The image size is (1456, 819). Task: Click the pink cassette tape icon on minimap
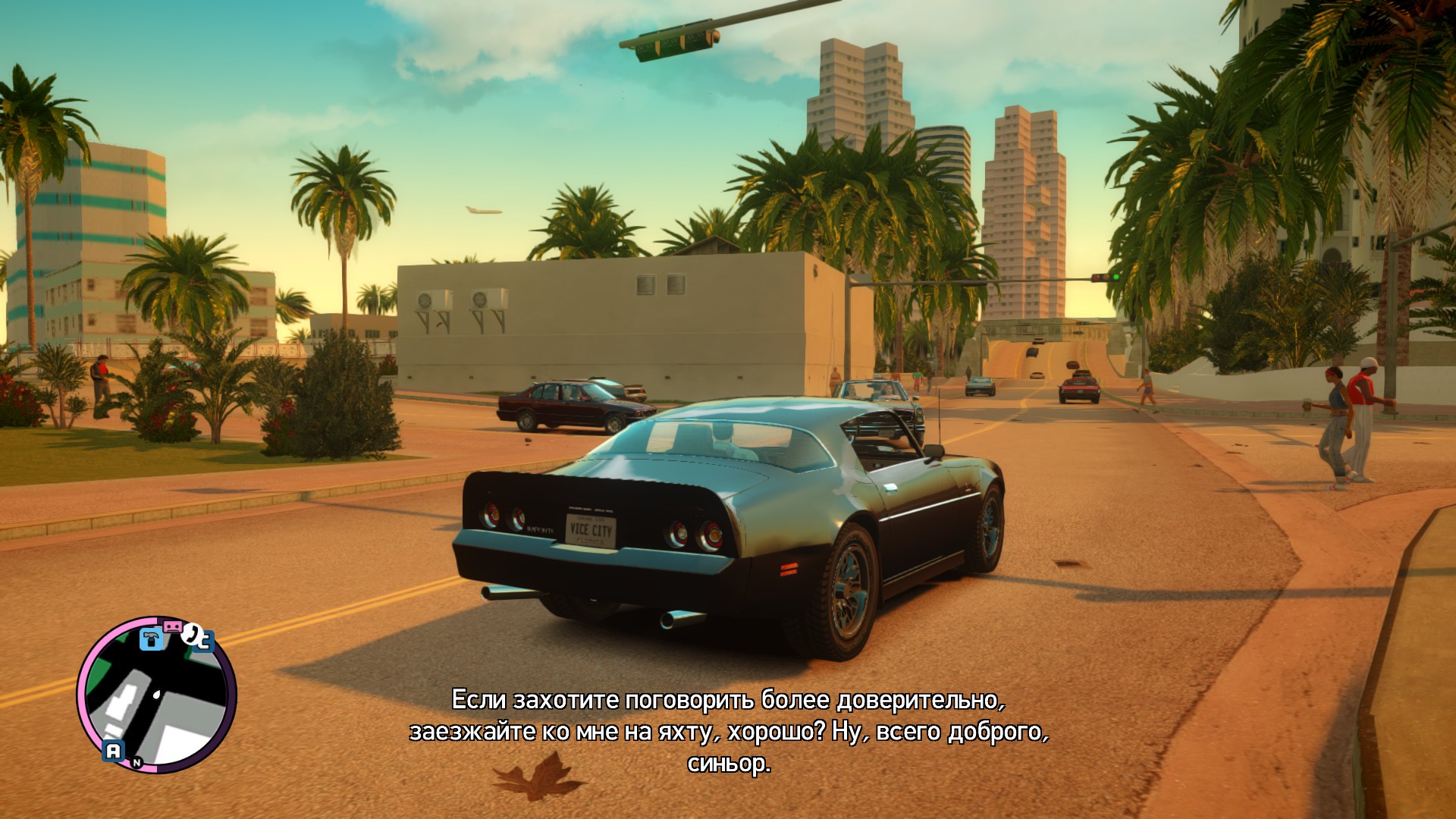click(173, 626)
